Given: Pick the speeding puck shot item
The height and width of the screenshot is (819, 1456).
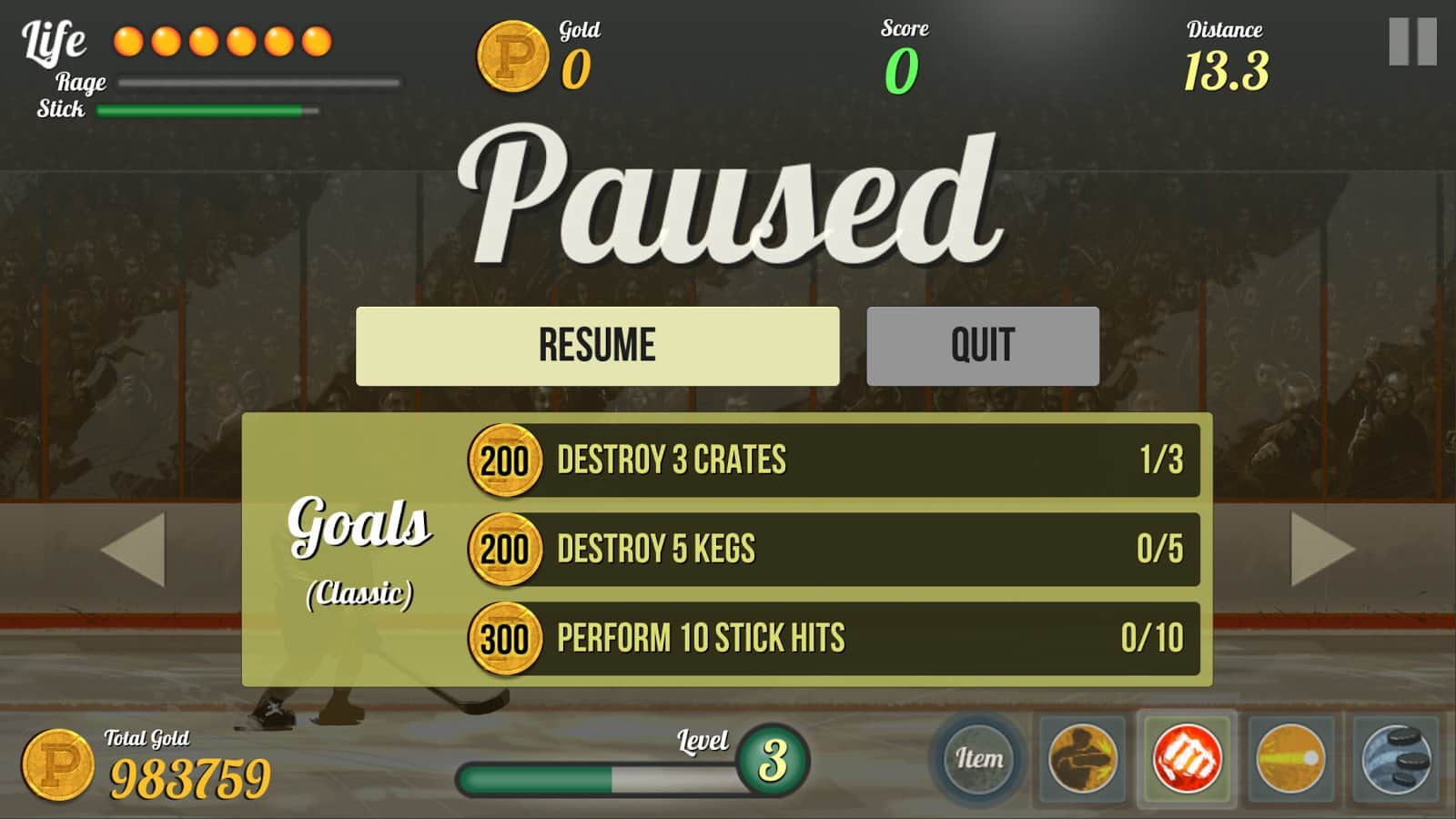Looking at the screenshot, I should click(x=1290, y=758).
